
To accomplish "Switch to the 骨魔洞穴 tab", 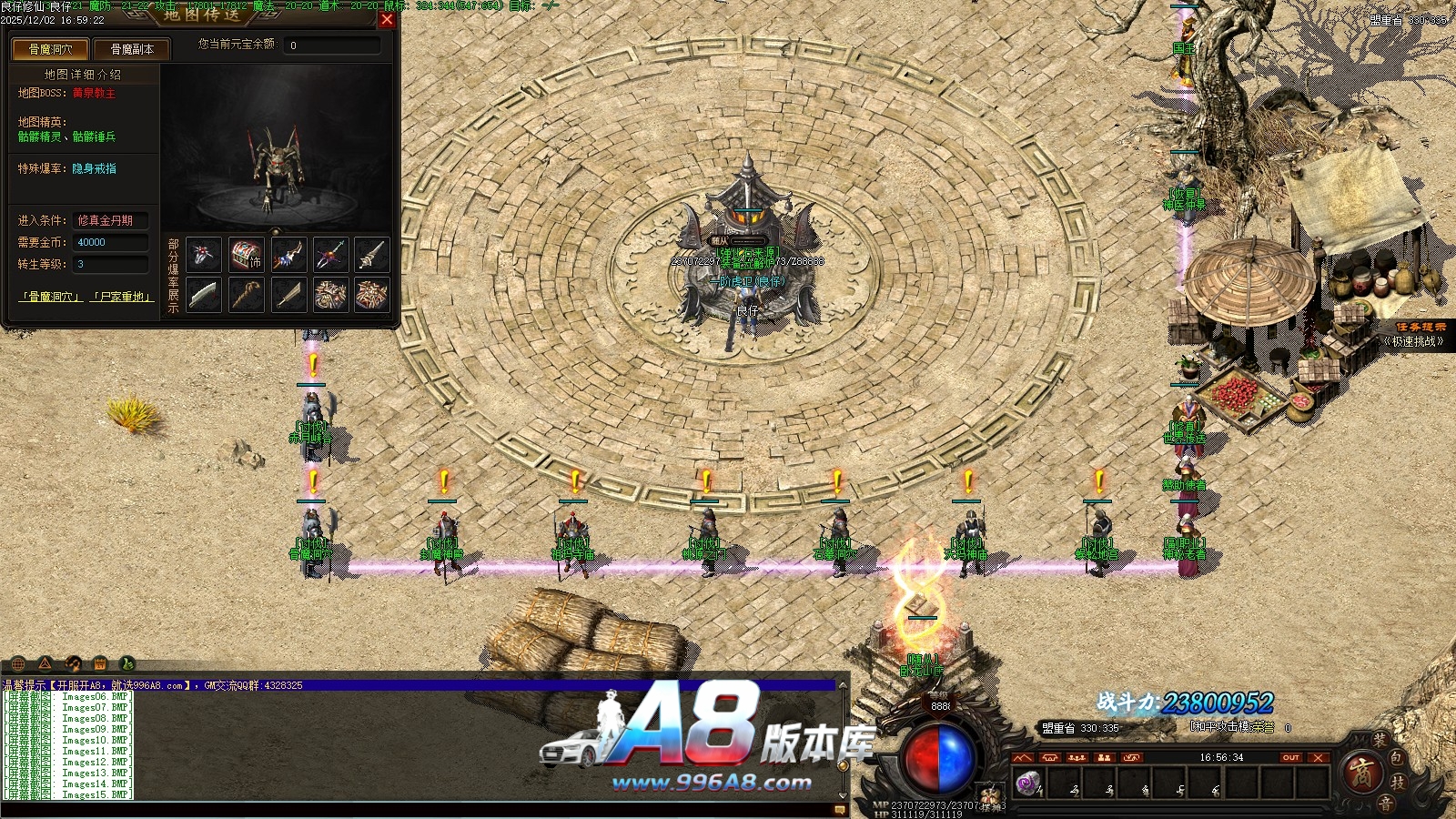I will 50,49.
